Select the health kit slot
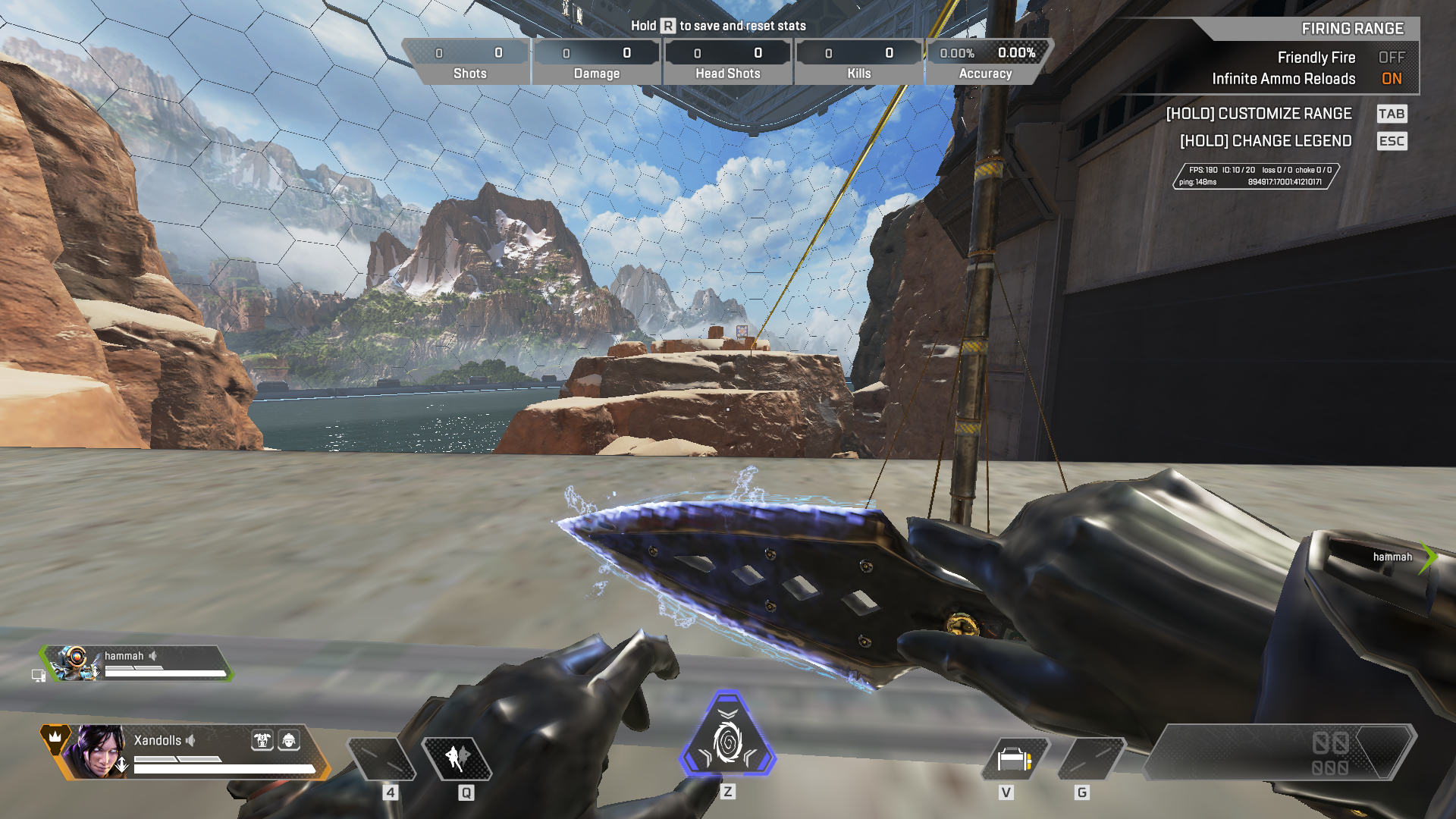Image resolution: width=1456 pixels, height=819 pixels. coord(1015,758)
